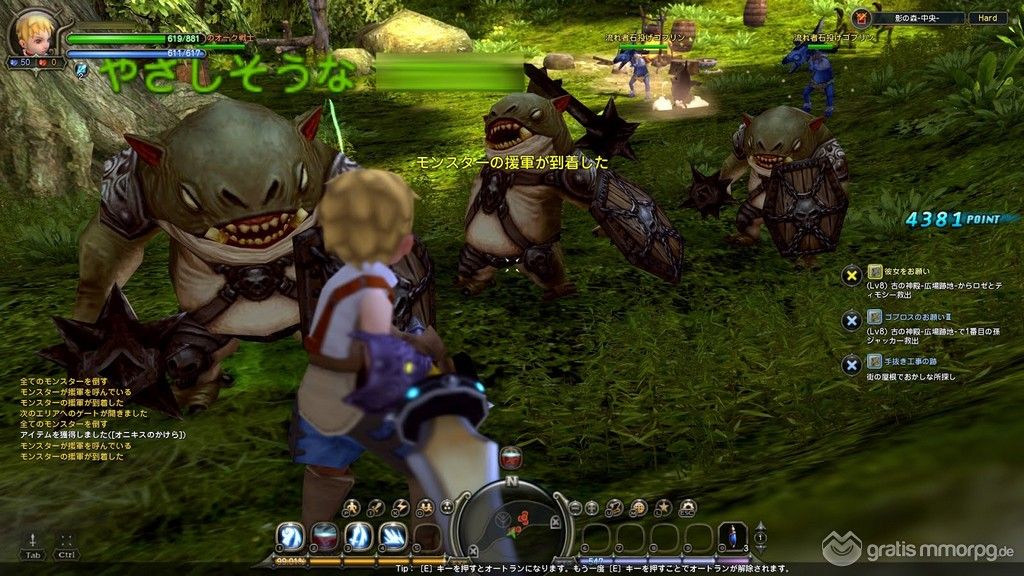Click the star menu icon
Image resolution: width=1024 pixels, height=576 pixels.
coord(662,509)
